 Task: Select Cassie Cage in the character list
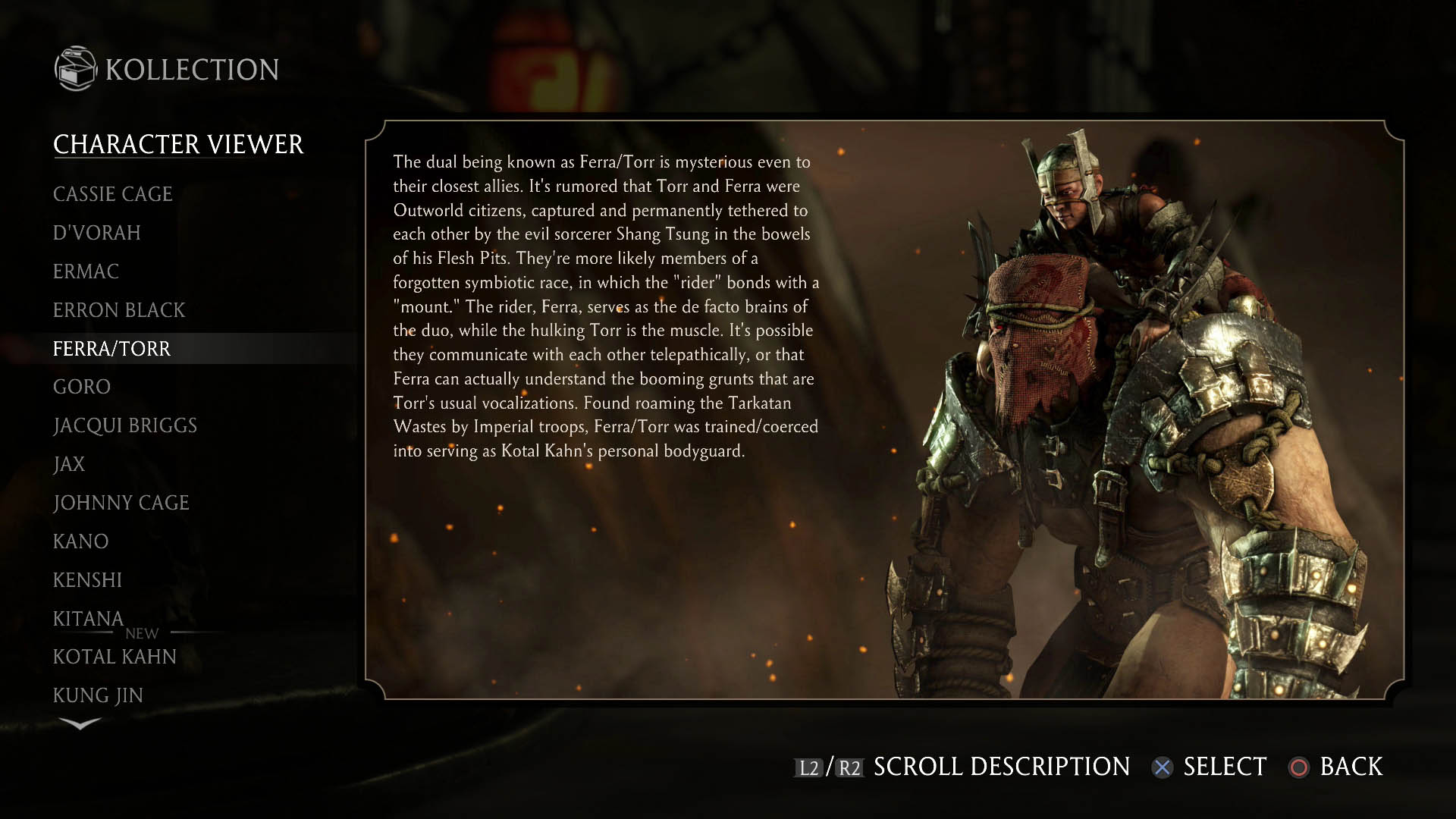pos(113,194)
